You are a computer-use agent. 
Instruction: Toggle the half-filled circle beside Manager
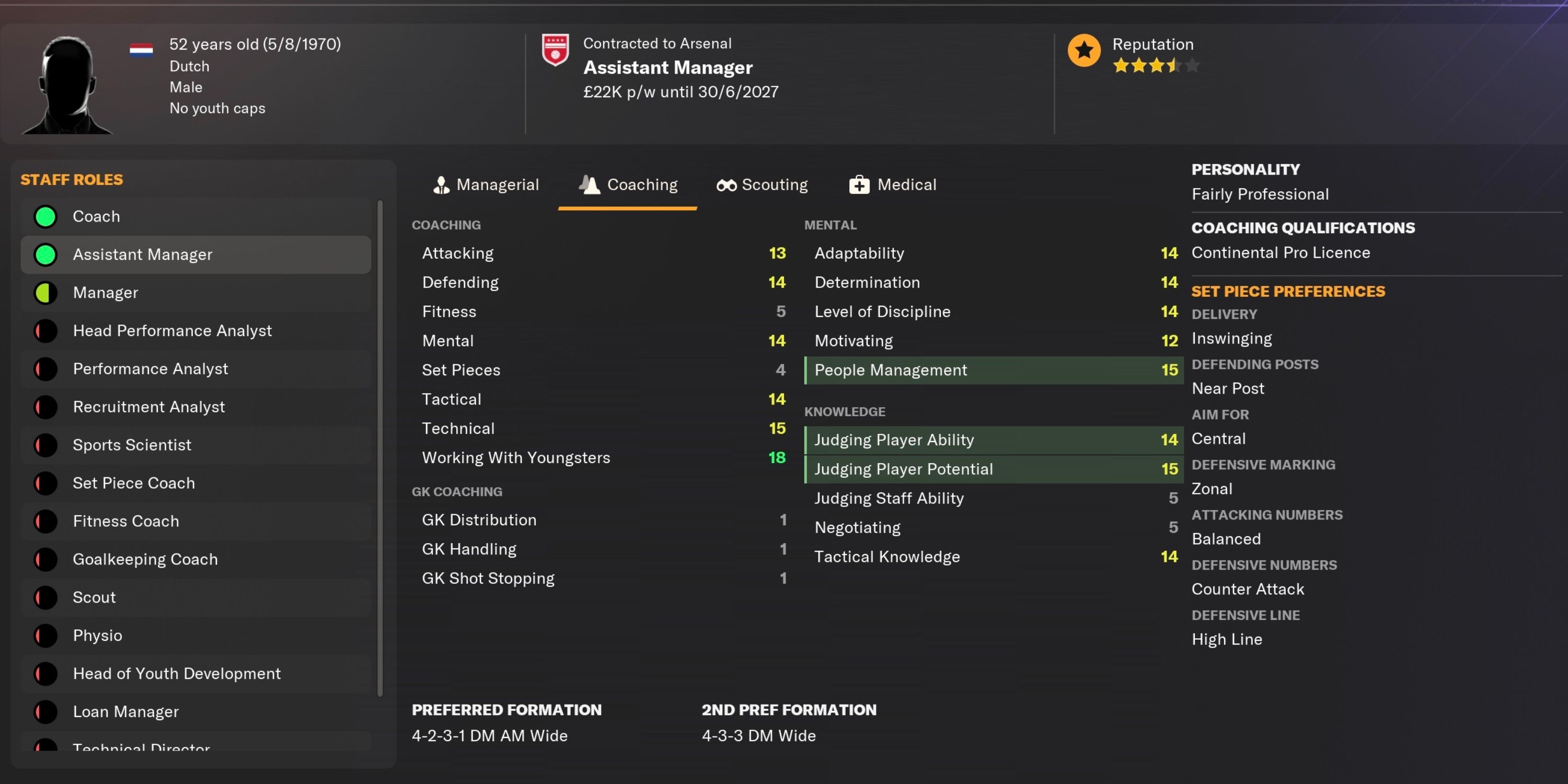pos(45,292)
